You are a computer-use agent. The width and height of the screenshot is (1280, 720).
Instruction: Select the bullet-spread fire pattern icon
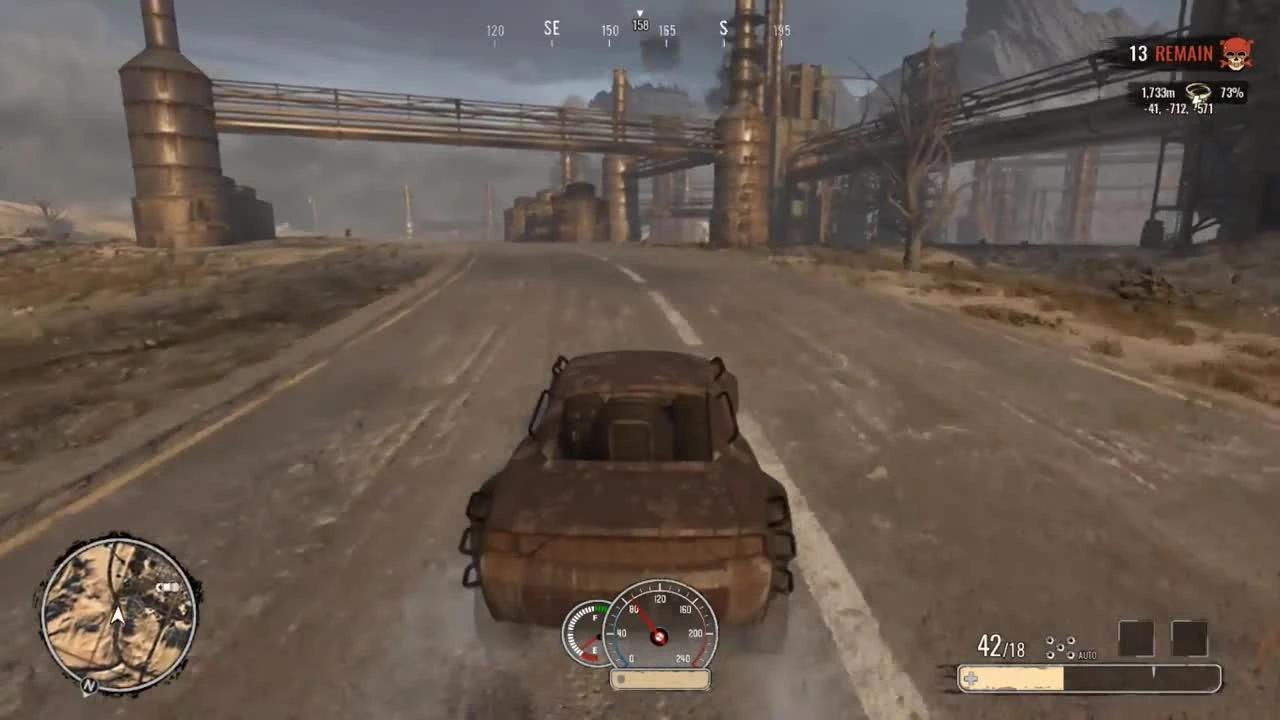point(1060,646)
